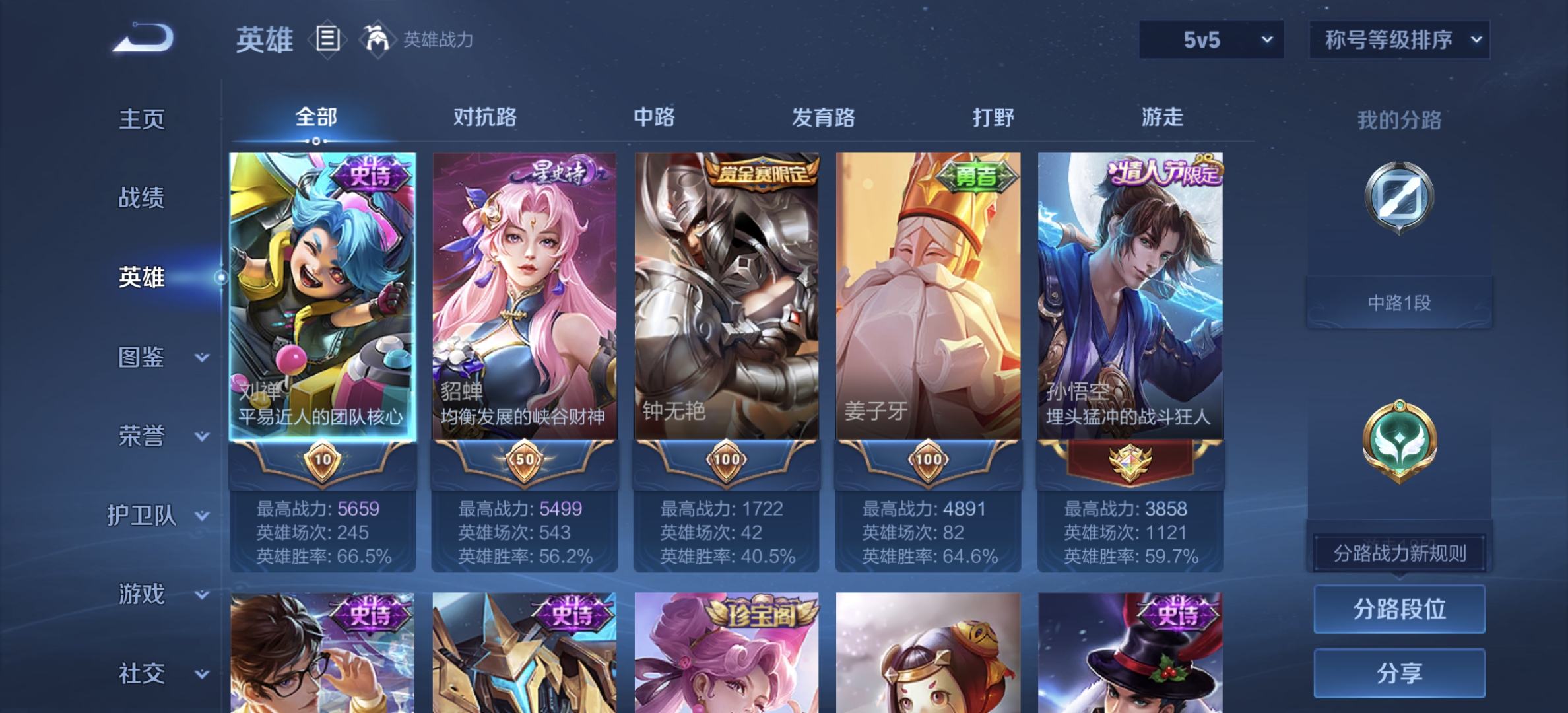Viewport: 1568px width, 713px height.
Task: Open the hero list document icon beside 英雄
Action: point(327,38)
